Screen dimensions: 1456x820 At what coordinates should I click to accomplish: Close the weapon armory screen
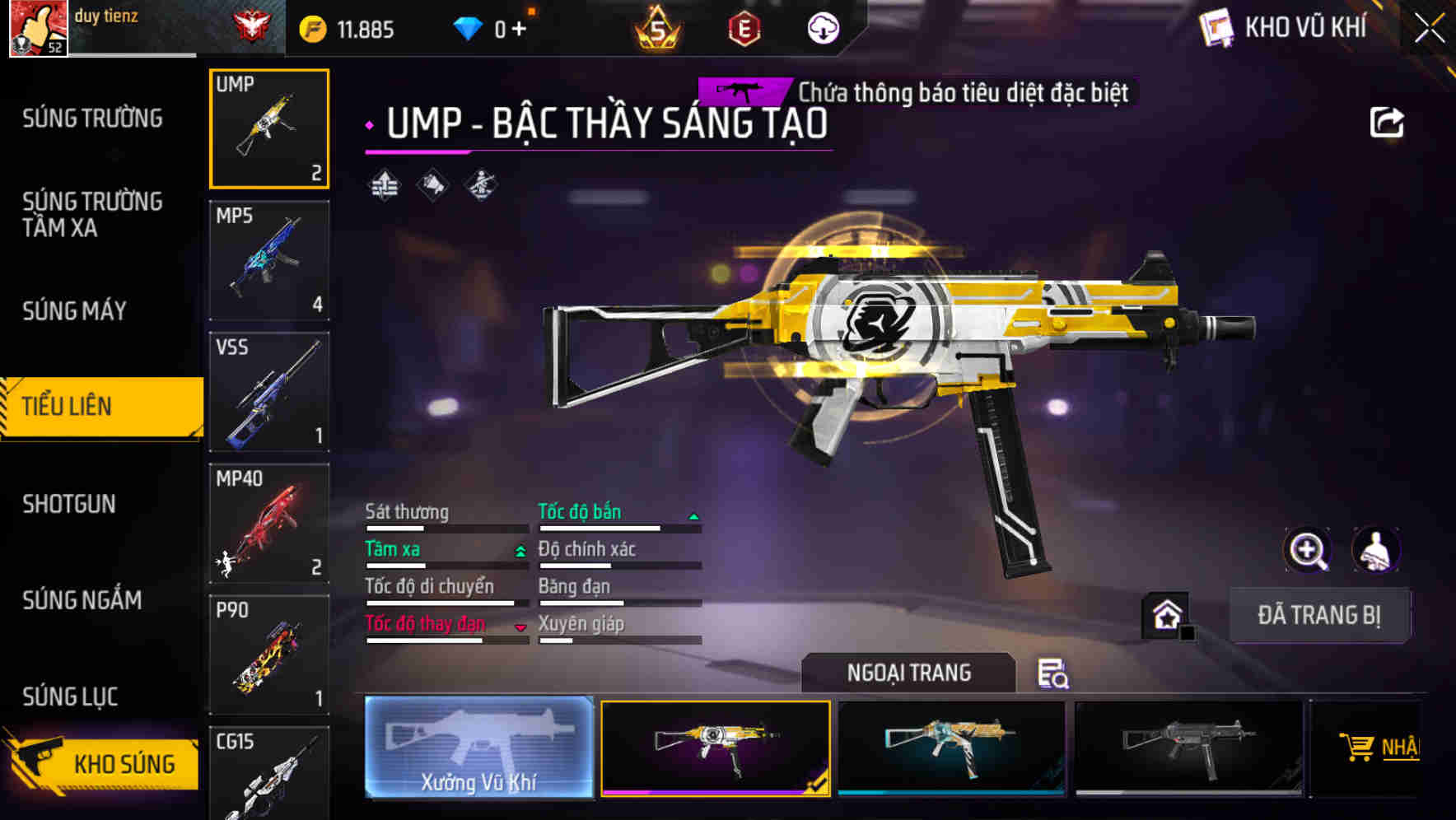click(x=1429, y=29)
